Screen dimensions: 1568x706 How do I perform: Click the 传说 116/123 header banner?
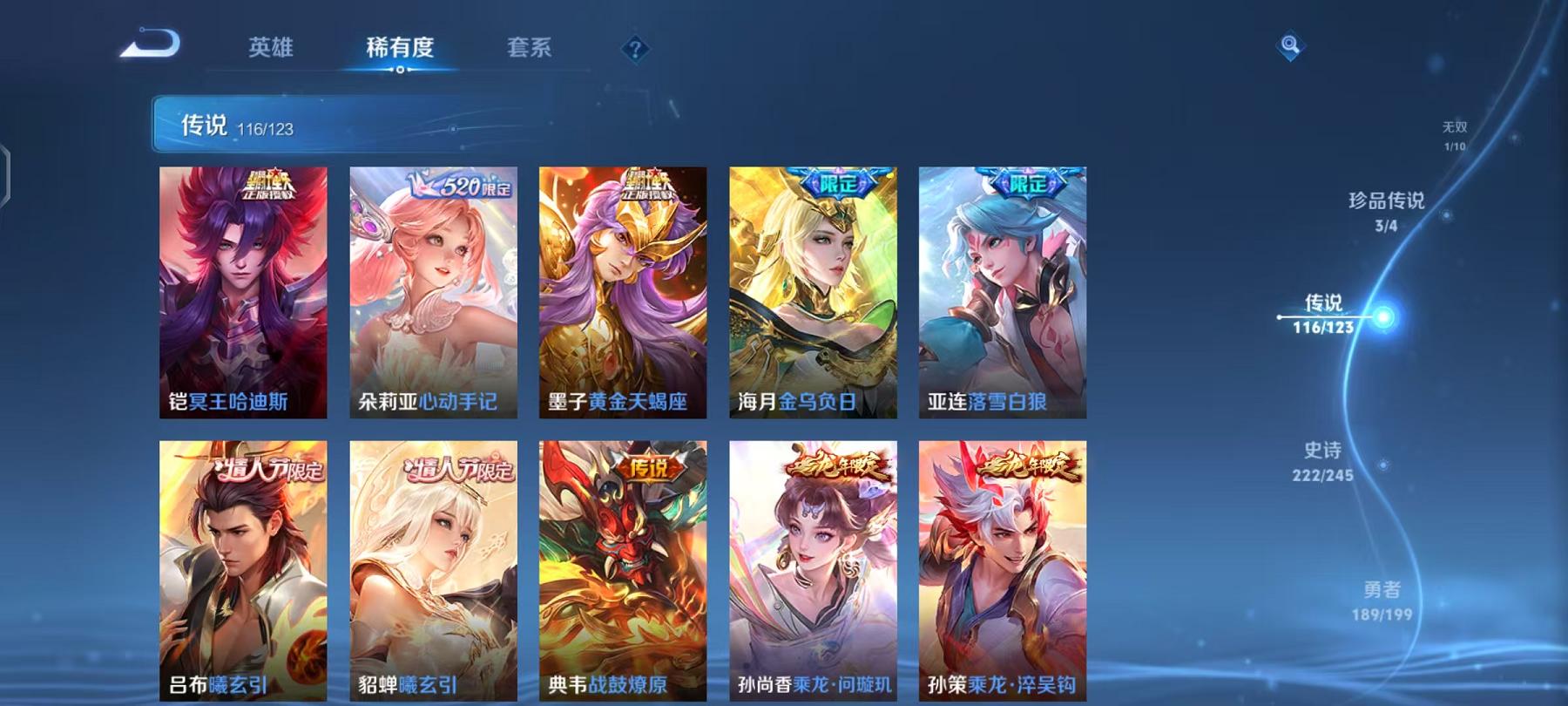[x=323, y=125]
